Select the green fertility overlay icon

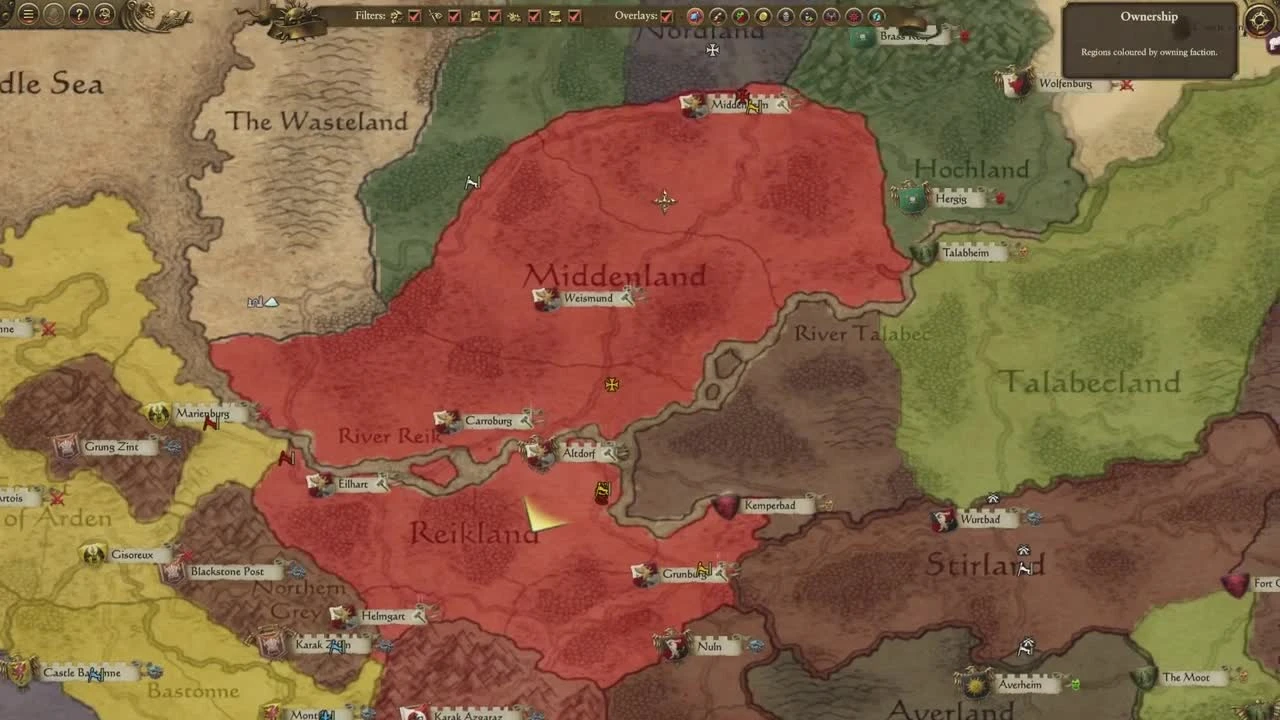click(740, 17)
